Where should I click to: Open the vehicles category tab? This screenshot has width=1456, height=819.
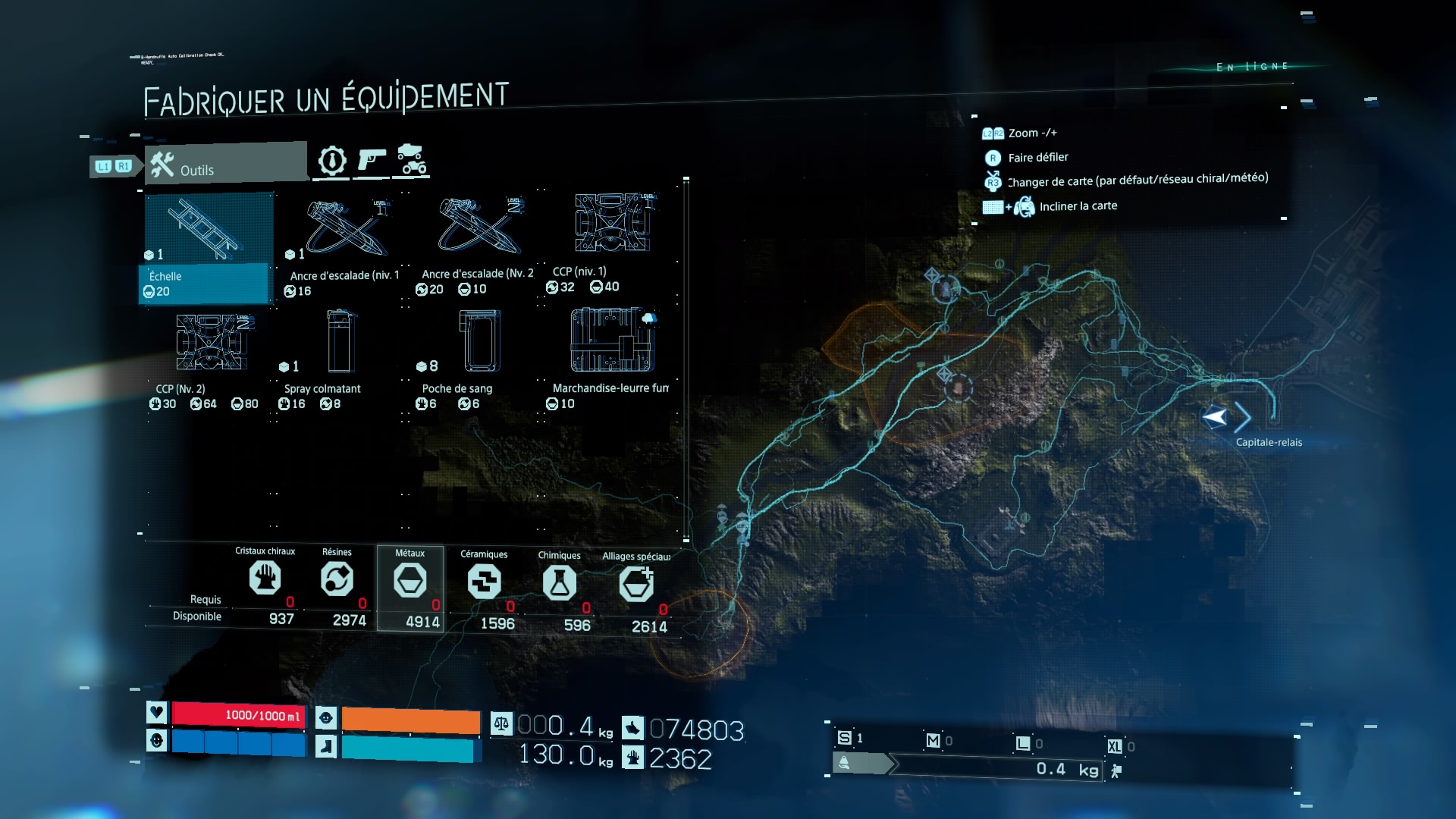(412, 160)
